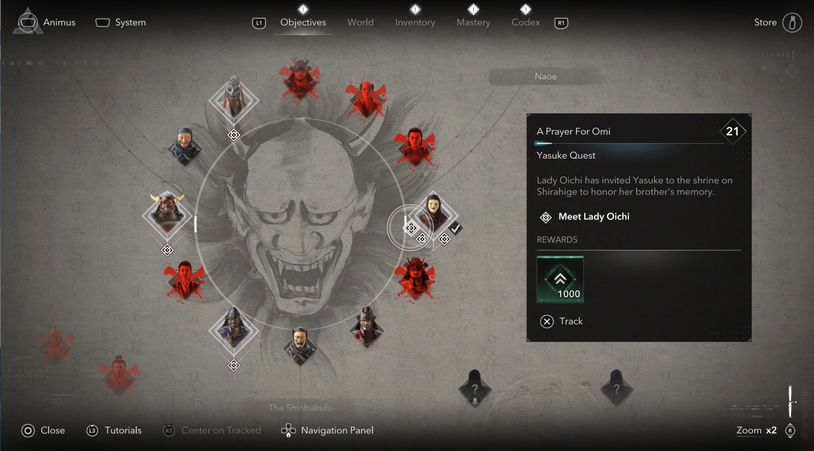Image resolution: width=814 pixels, height=451 pixels.
Task: Open Tutorials
Action: tap(113, 430)
